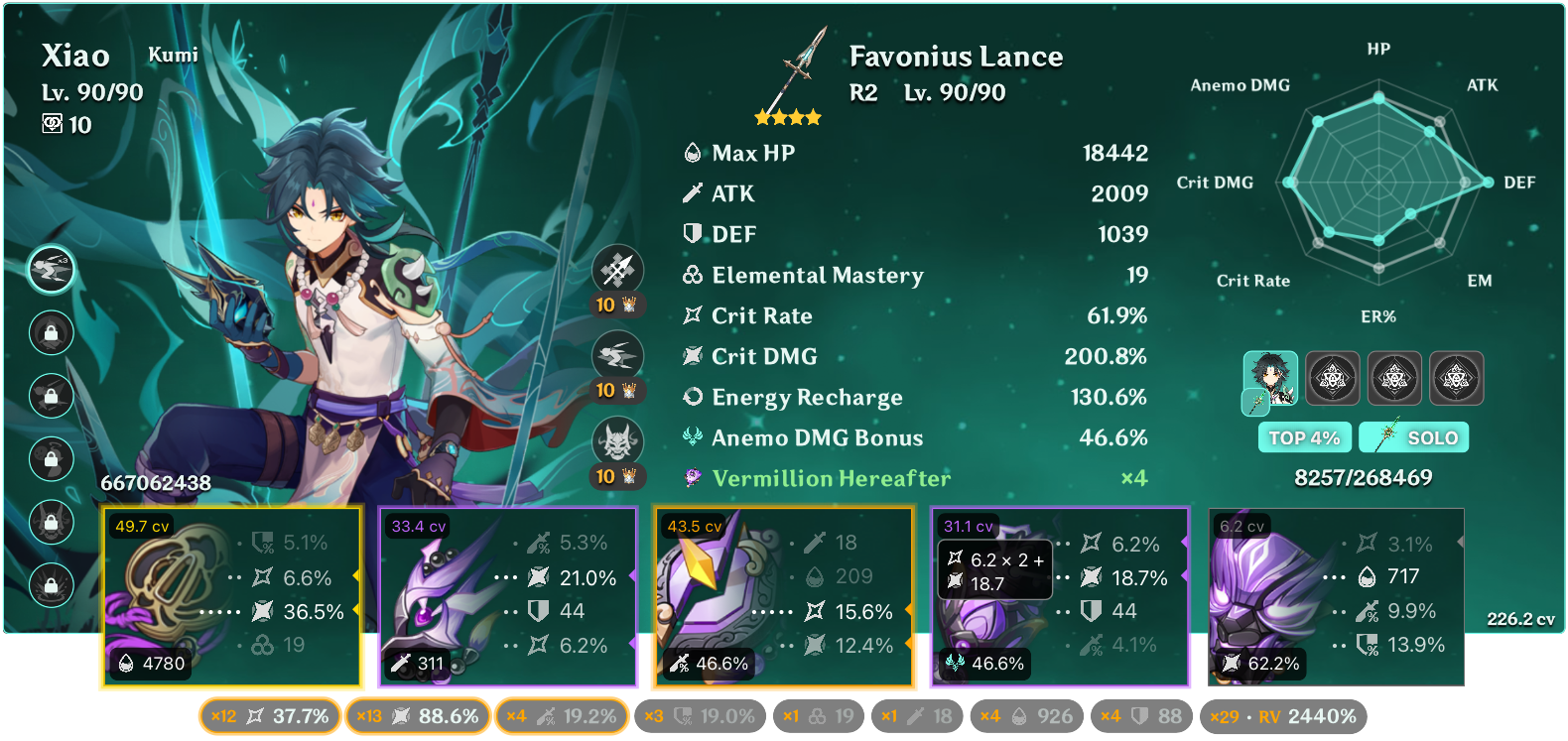Click the Vermillion Hereafter set icon
Viewport: 1568px width, 741px height.
pos(695,478)
